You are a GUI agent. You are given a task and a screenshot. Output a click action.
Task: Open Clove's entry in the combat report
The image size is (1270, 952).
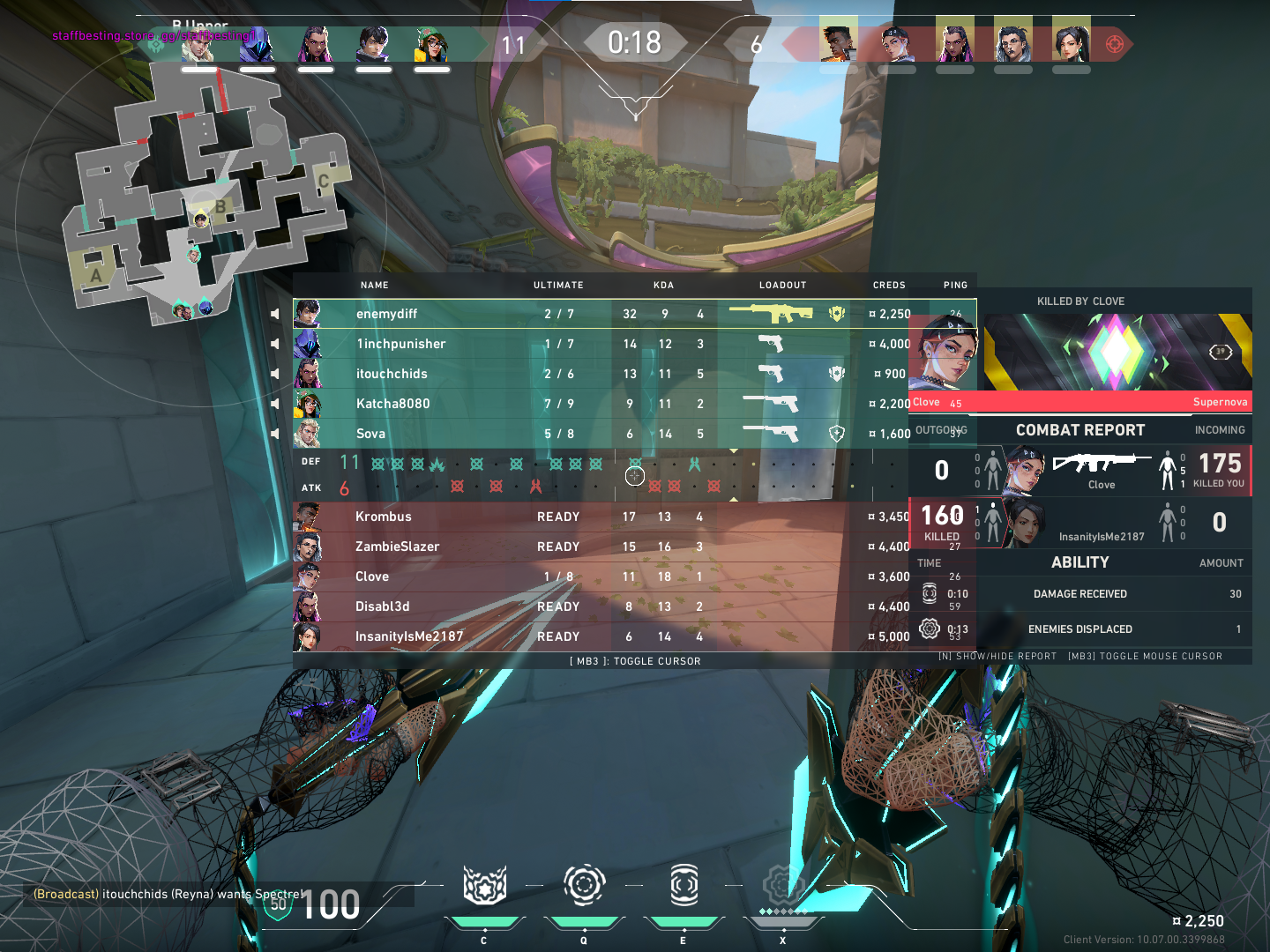(1101, 470)
